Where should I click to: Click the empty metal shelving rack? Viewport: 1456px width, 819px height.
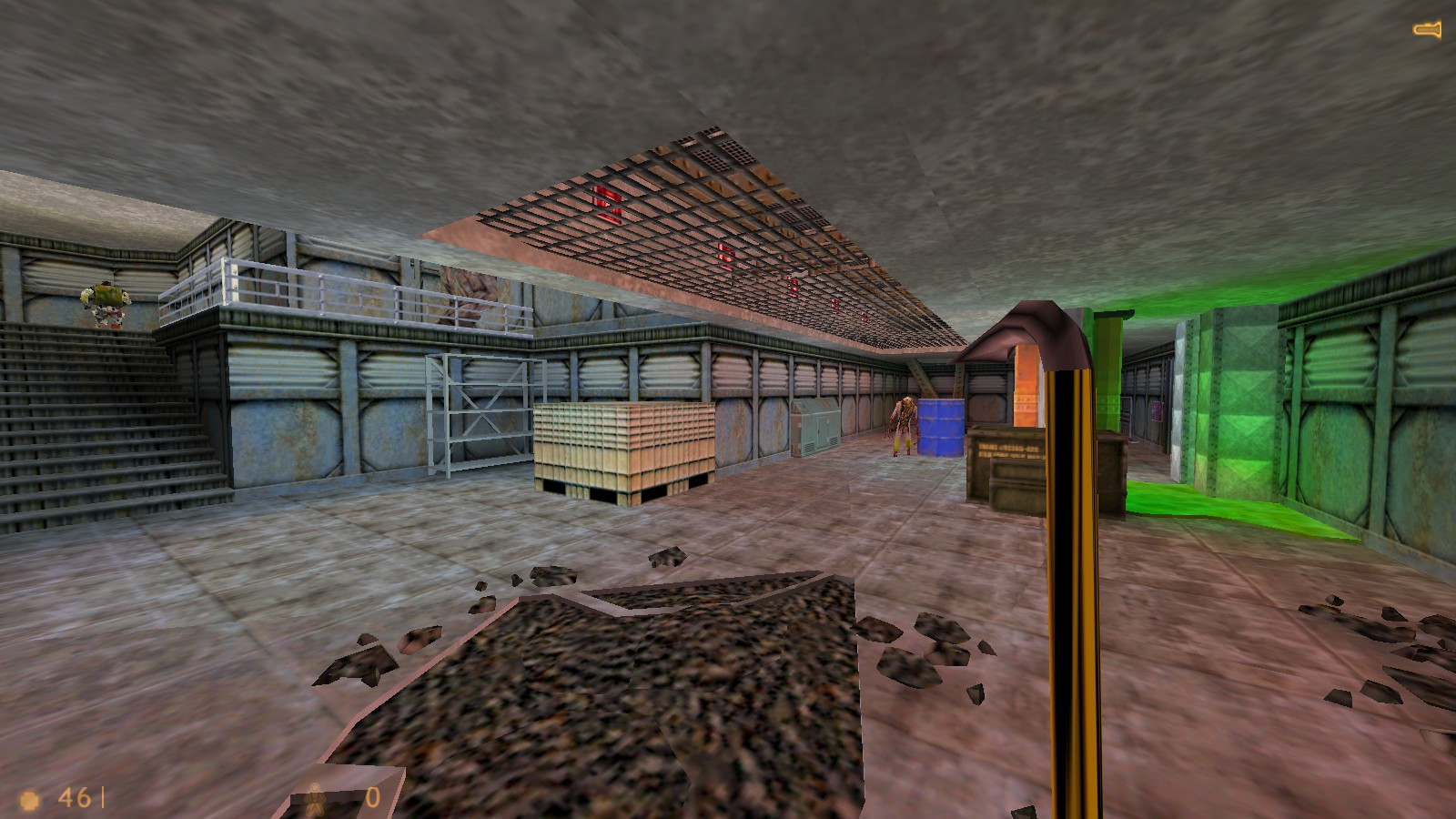click(478, 414)
